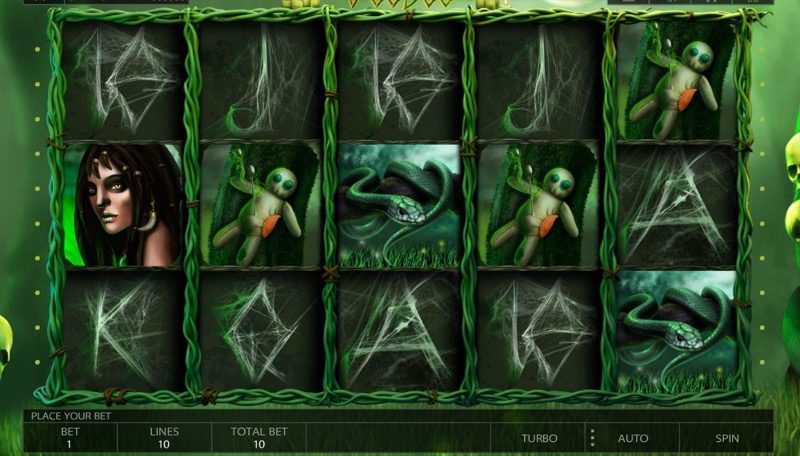Spin the reels with the SPIN button
The height and width of the screenshot is (456, 800).
pos(727,438)
